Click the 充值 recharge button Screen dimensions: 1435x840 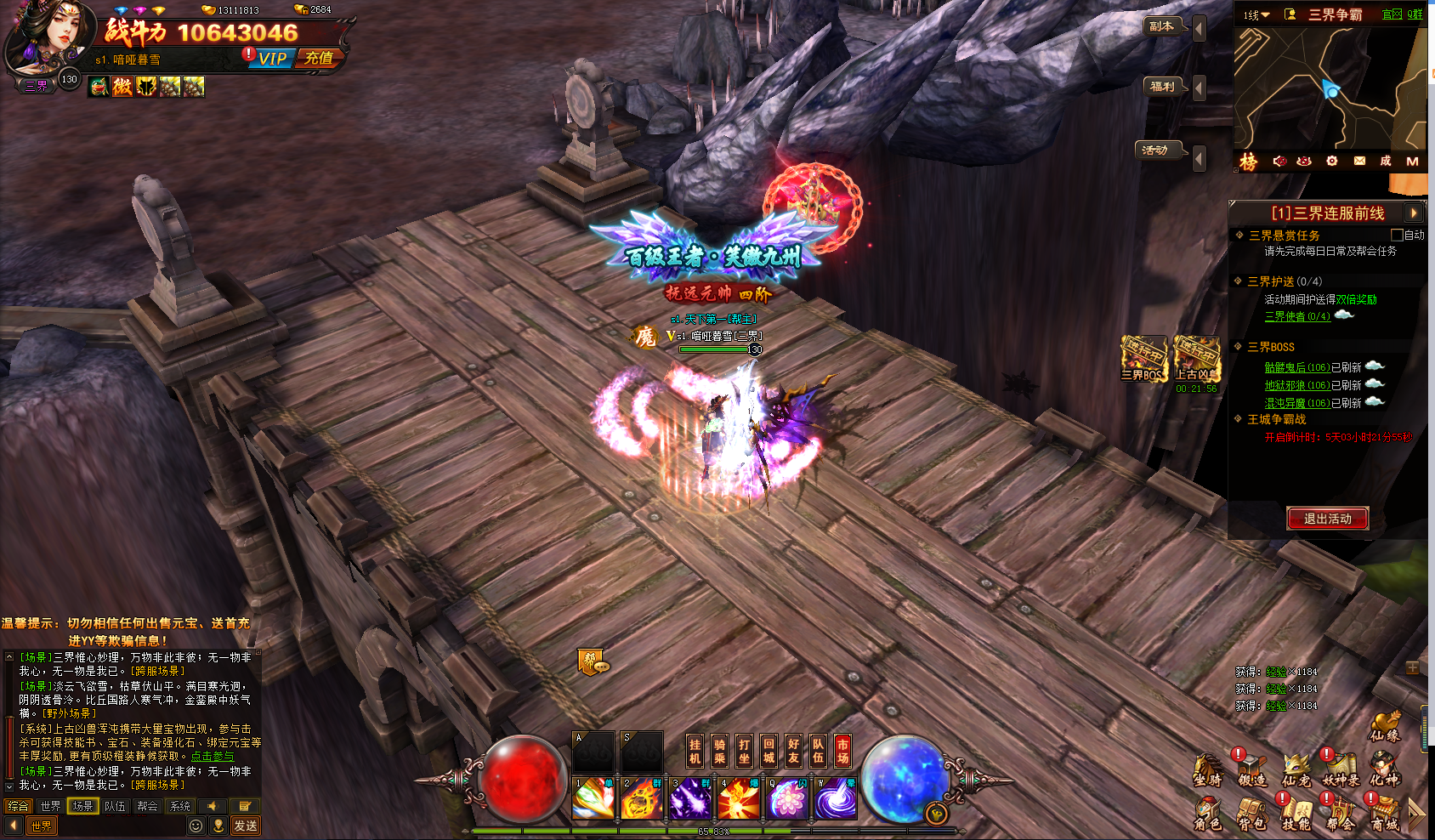pos(320,58)
